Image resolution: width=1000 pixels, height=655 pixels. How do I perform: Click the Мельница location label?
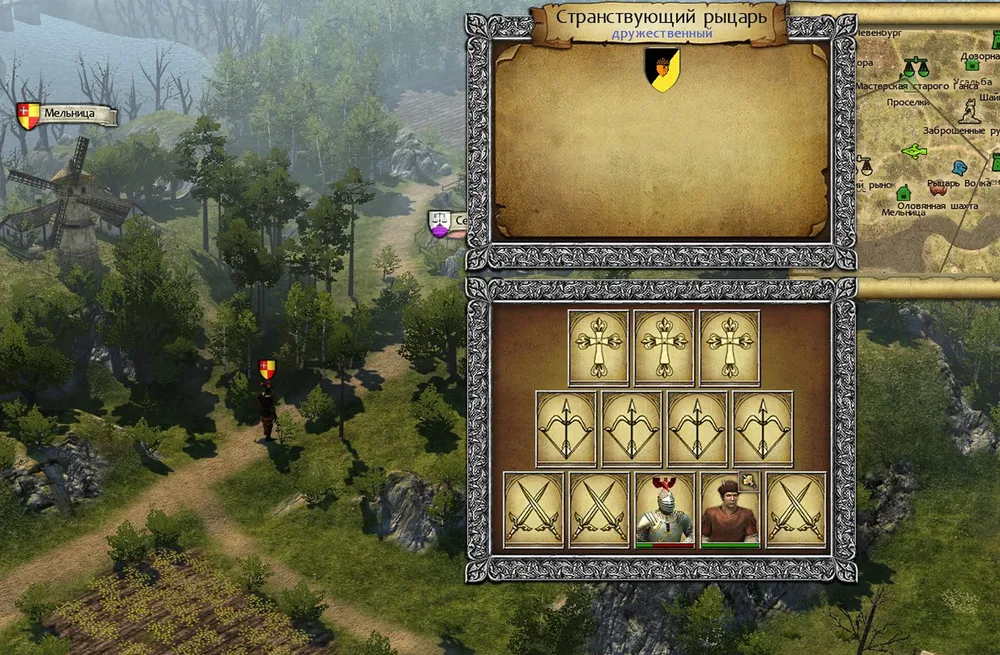(68, 115)
